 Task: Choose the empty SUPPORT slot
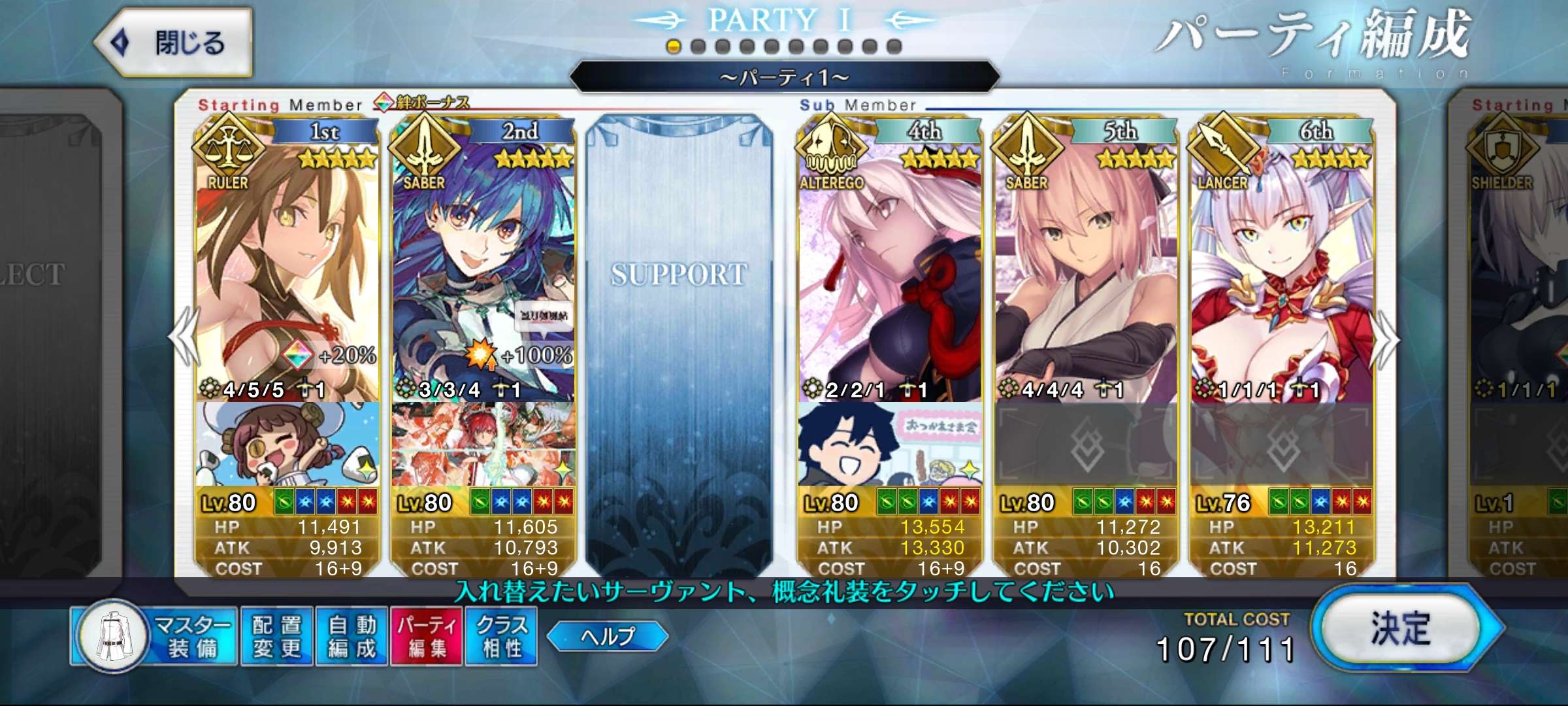point(679,327)
